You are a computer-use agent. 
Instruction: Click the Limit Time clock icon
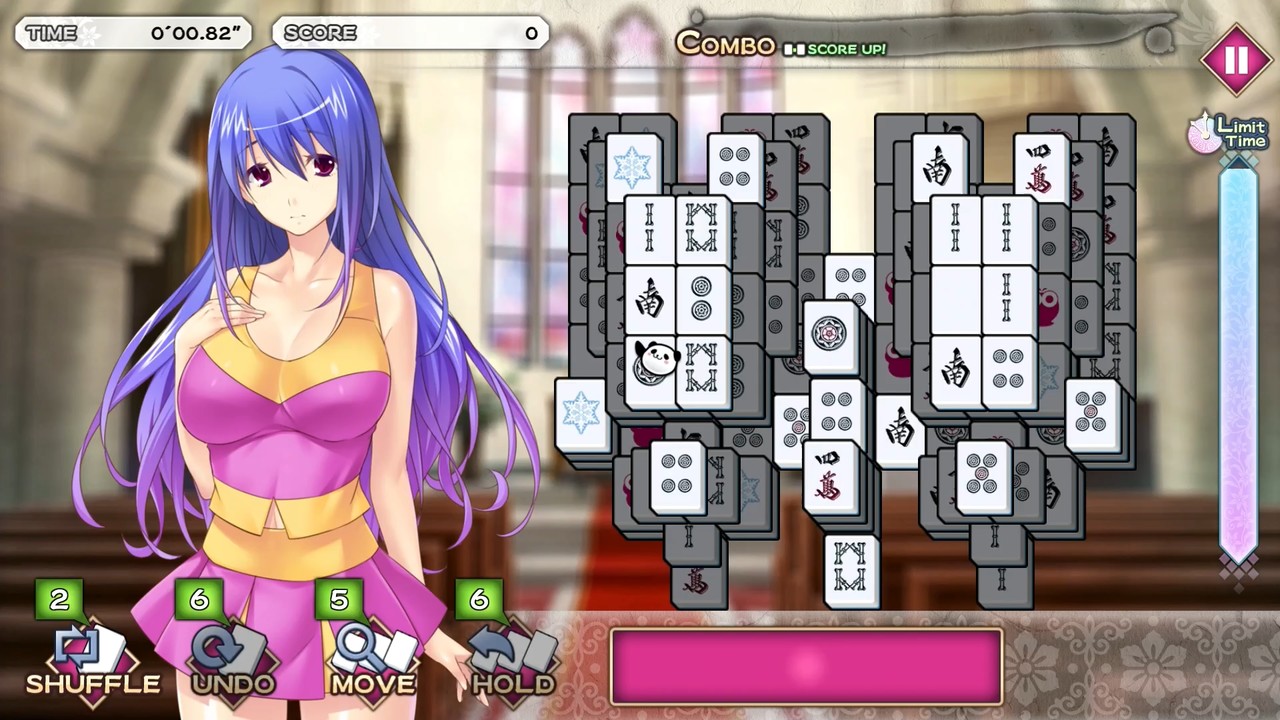coord(1204,136)
